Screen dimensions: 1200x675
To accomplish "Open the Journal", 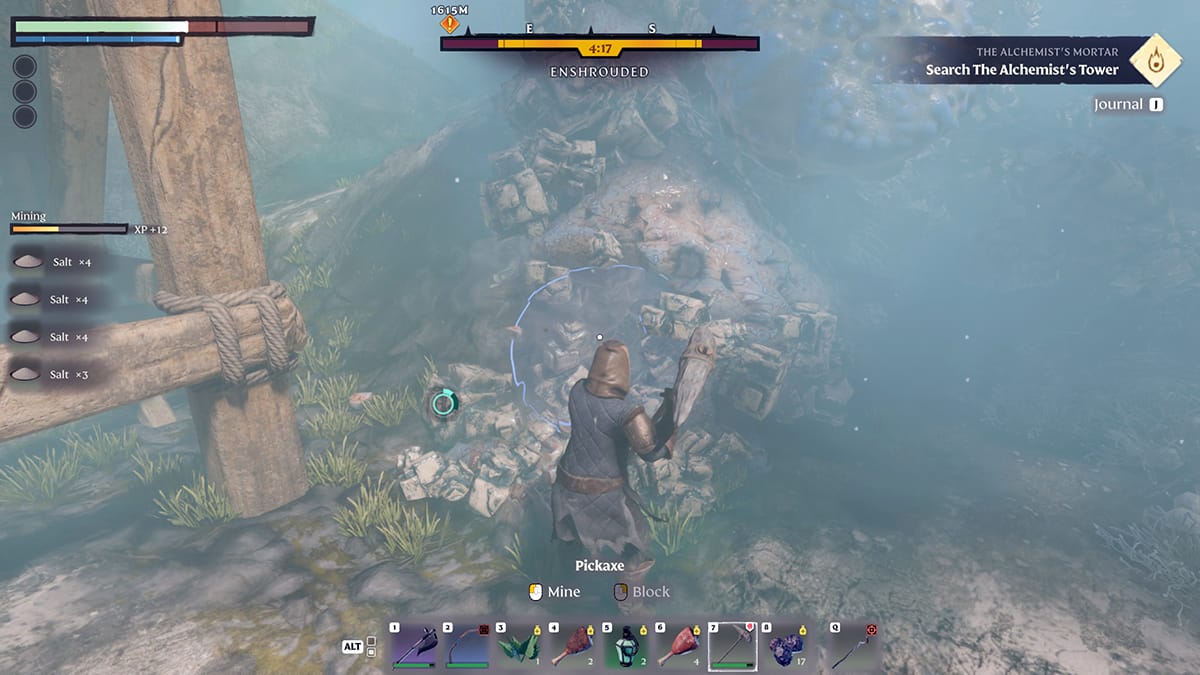I will (x=1129, y=104).
